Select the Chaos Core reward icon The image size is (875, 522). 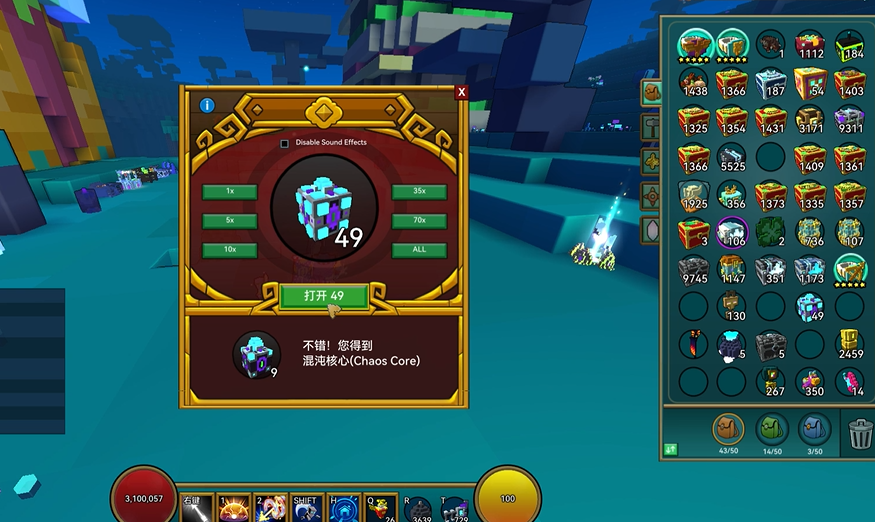click(x=256, y=354)
